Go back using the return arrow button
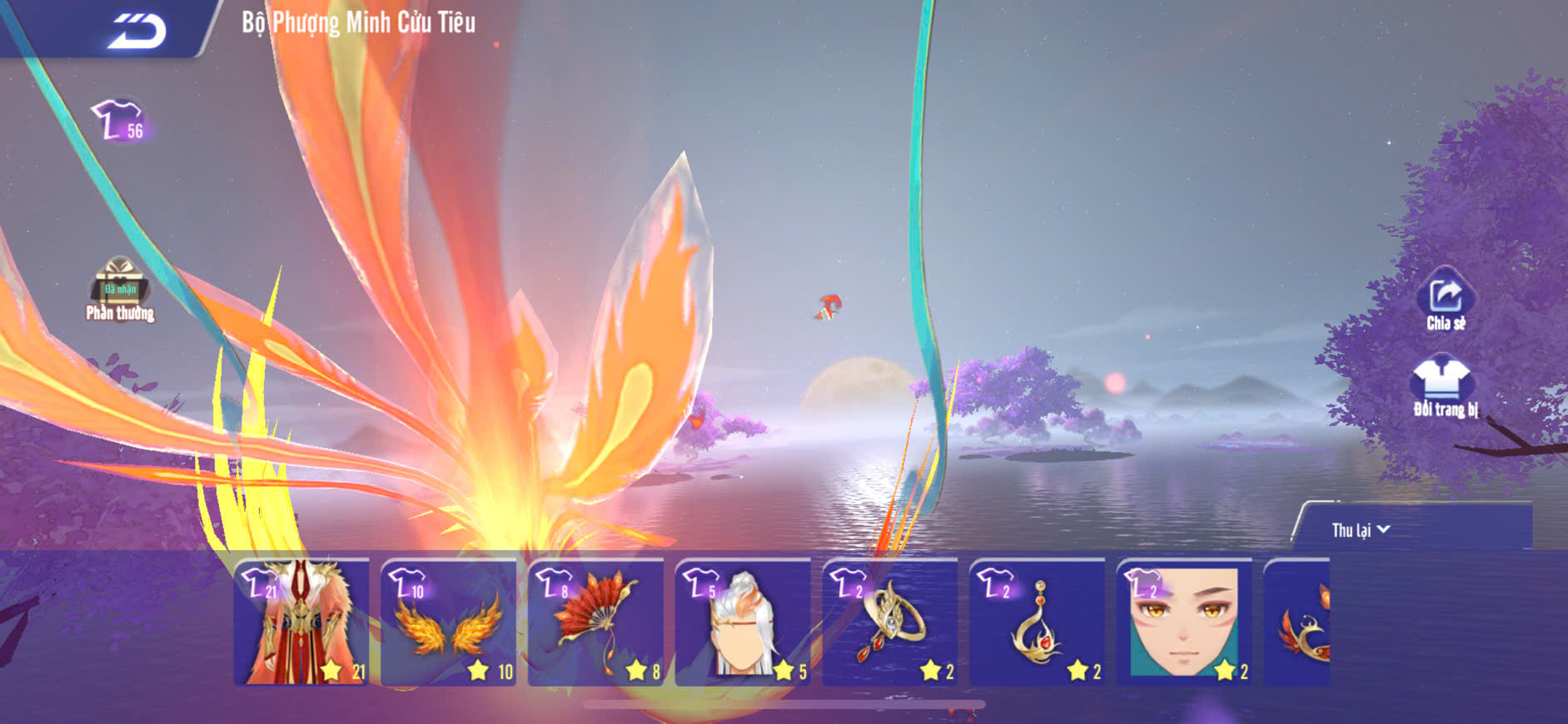Viewport: 1568px width, 724px height. point(137,31)
